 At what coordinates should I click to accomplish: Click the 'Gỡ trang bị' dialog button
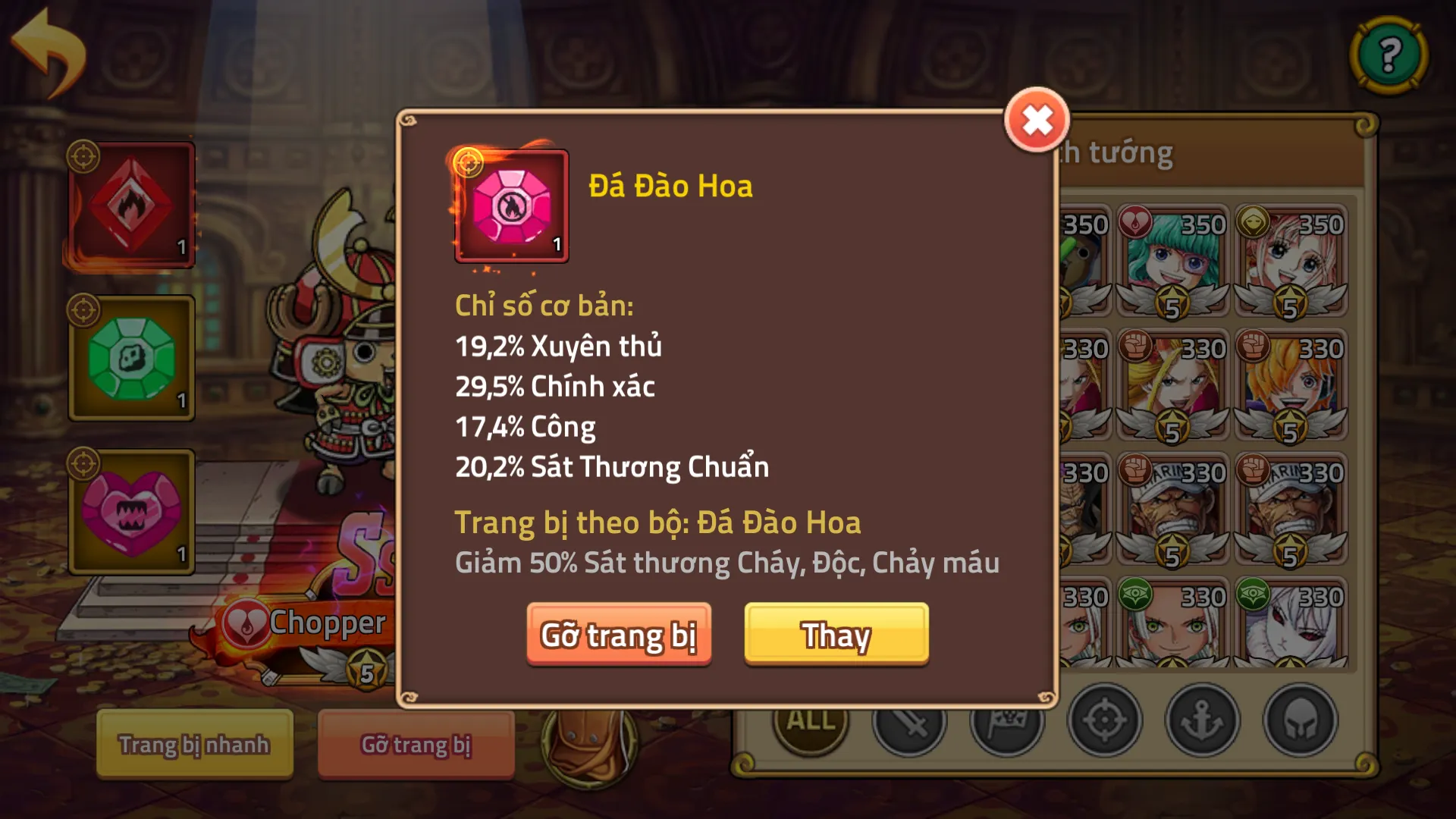[620, 635]
